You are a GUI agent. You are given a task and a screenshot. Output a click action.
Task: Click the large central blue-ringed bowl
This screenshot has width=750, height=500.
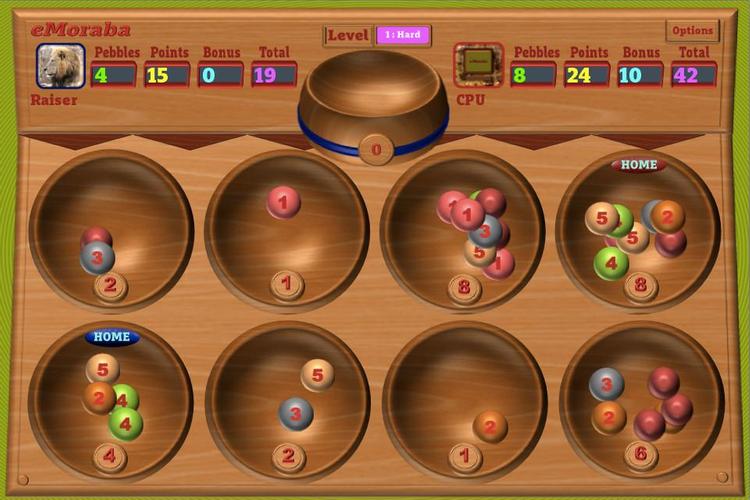(374, 100)
